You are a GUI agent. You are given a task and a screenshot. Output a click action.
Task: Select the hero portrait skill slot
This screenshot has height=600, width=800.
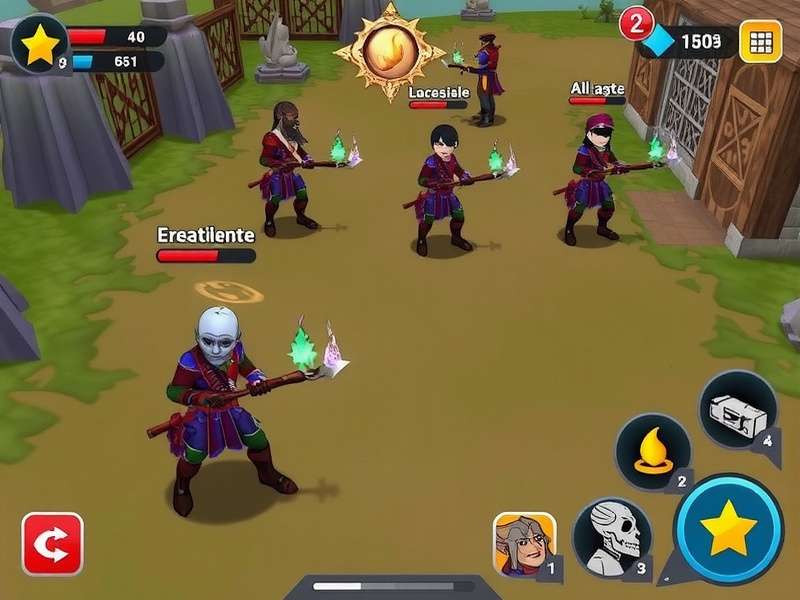click(x=525, y=545)
